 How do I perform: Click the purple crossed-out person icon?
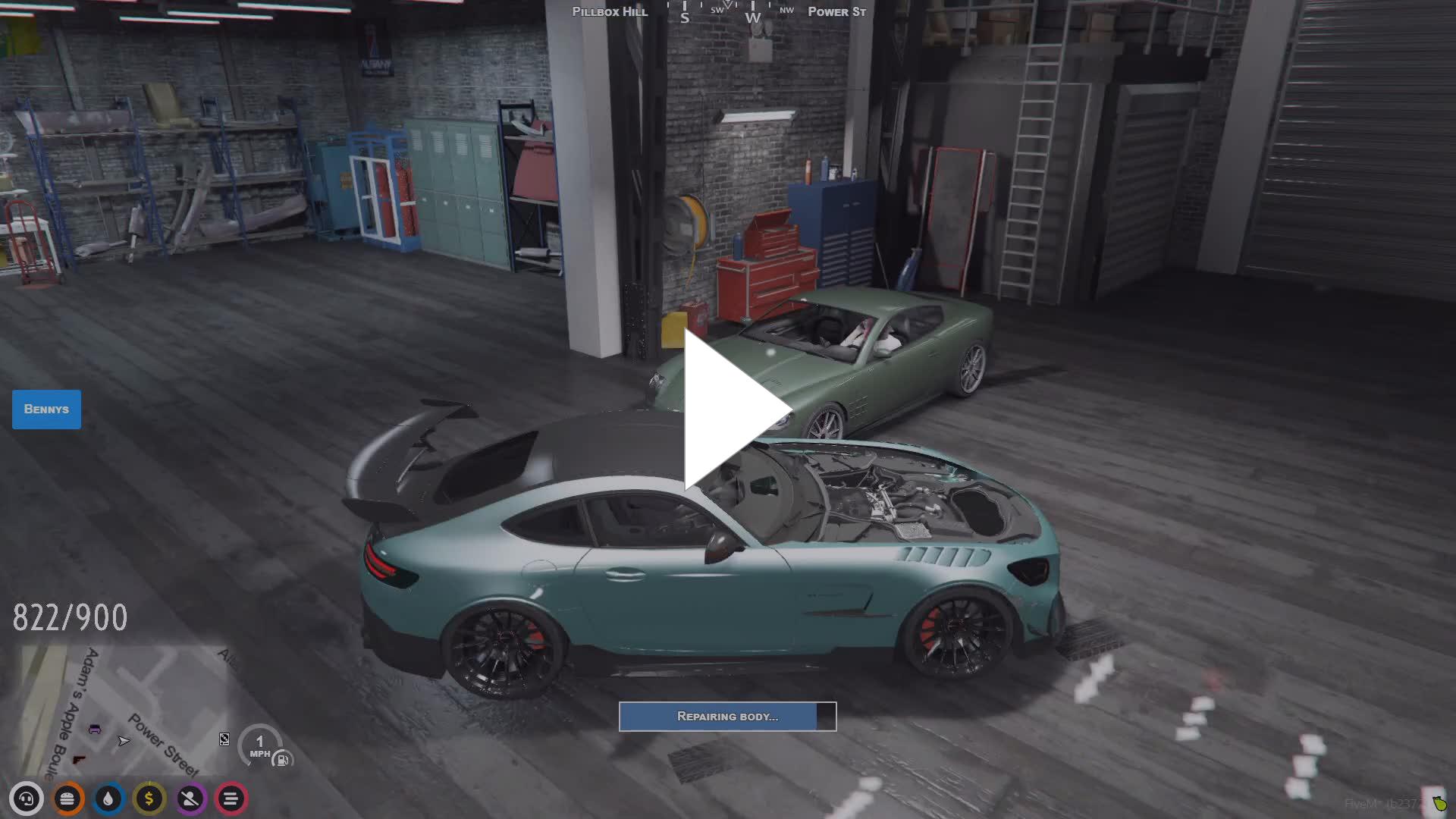click(190, 799)
